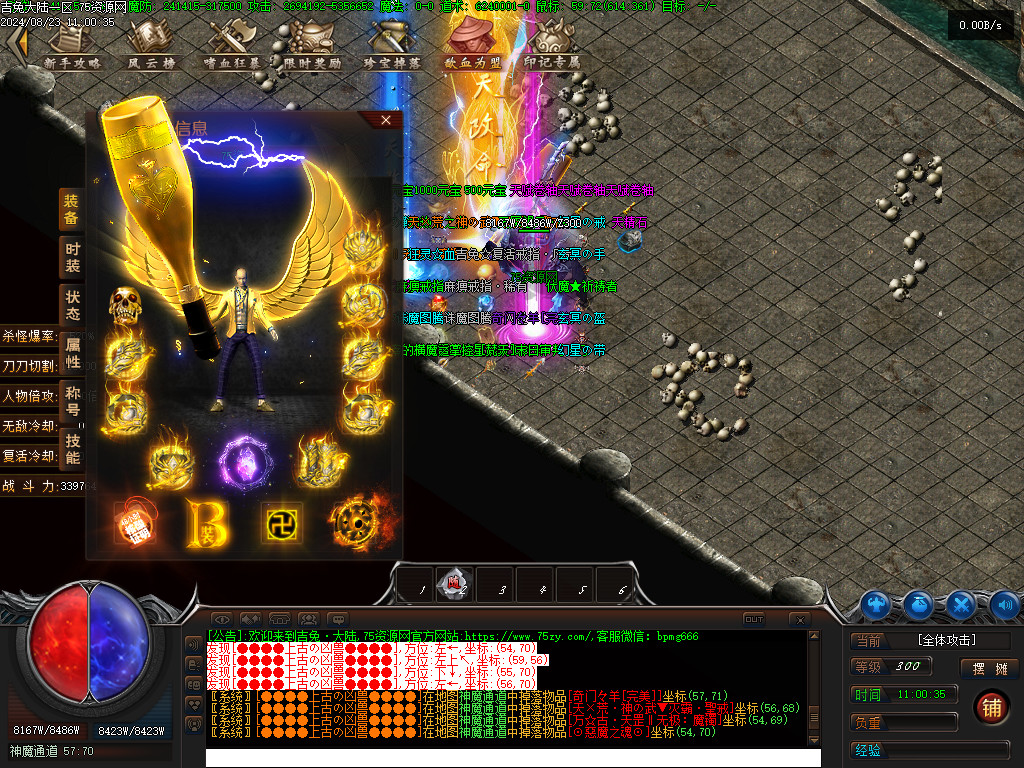The image size is (1024, 768).
Task: Show the 状态 status tab
Action: click(72, 305)
